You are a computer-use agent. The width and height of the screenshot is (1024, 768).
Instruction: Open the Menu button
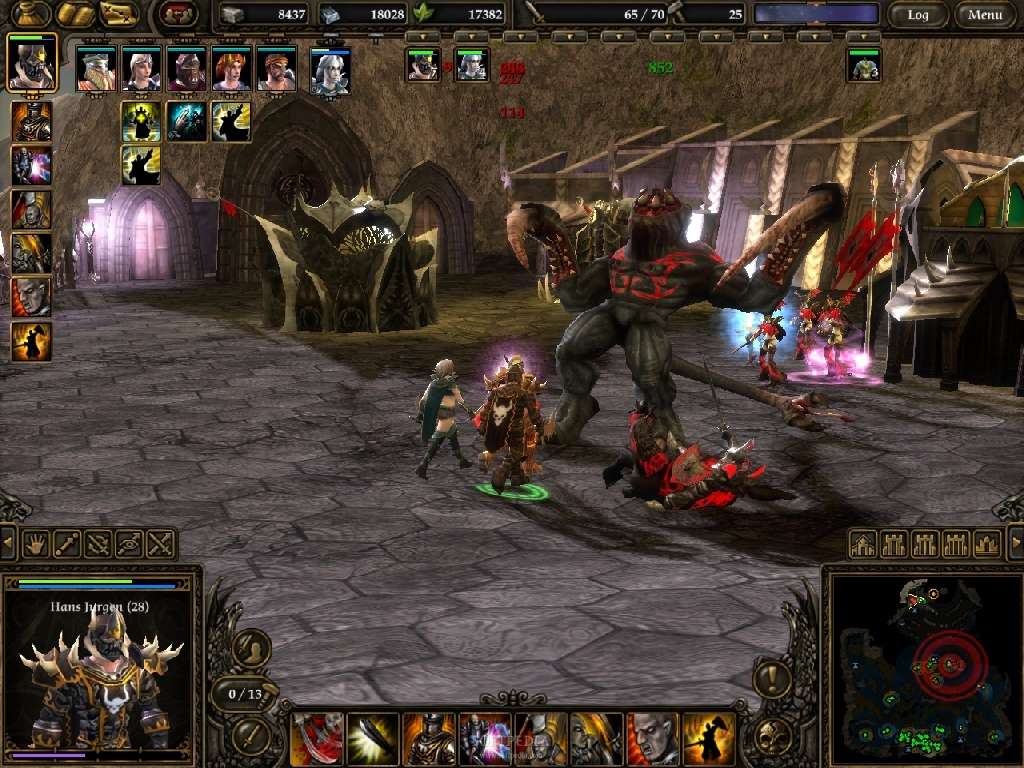pyautogui.click(x=985, y=15)
